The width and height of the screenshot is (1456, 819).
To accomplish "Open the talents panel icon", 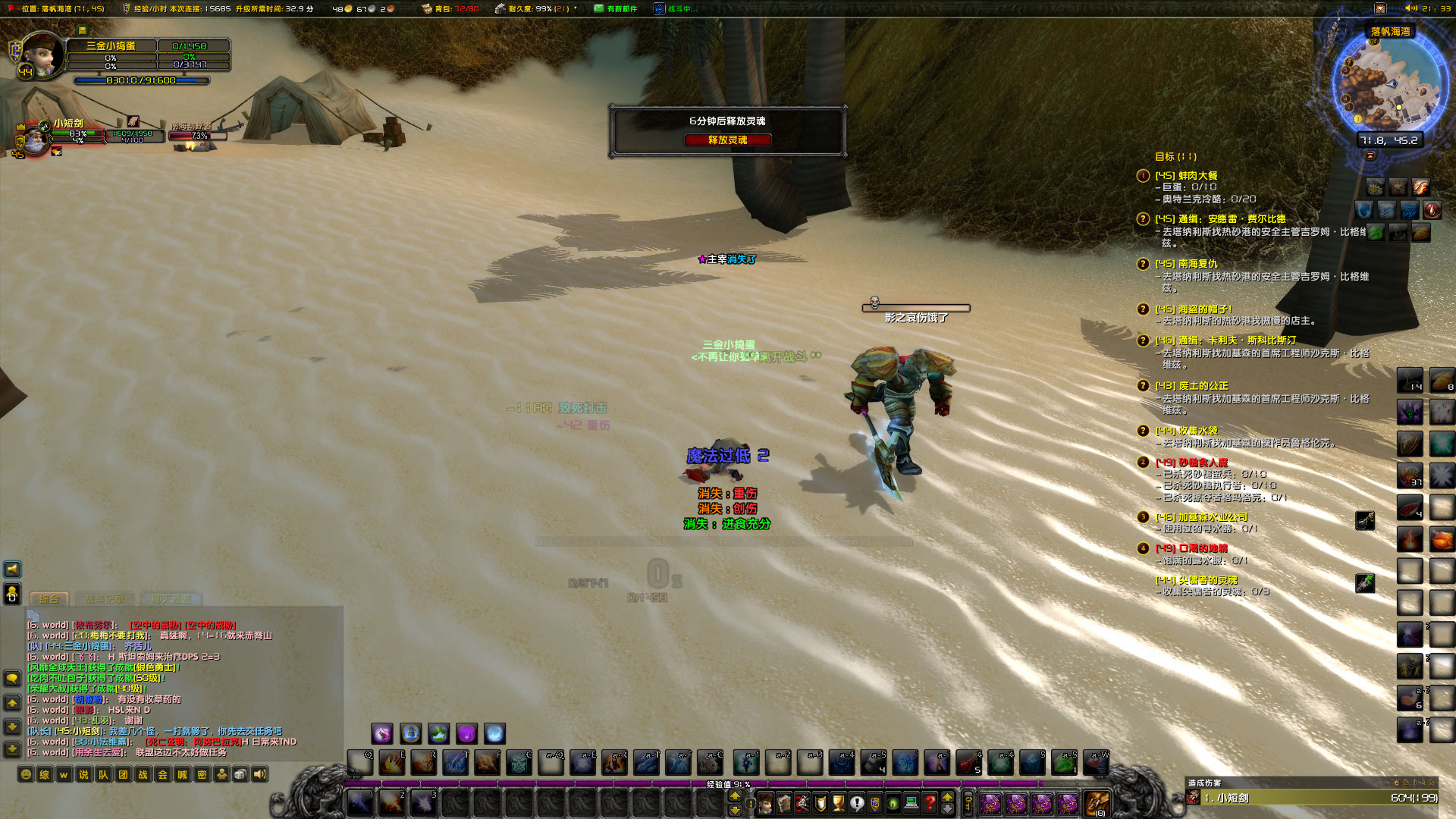I will coord(802,803).
